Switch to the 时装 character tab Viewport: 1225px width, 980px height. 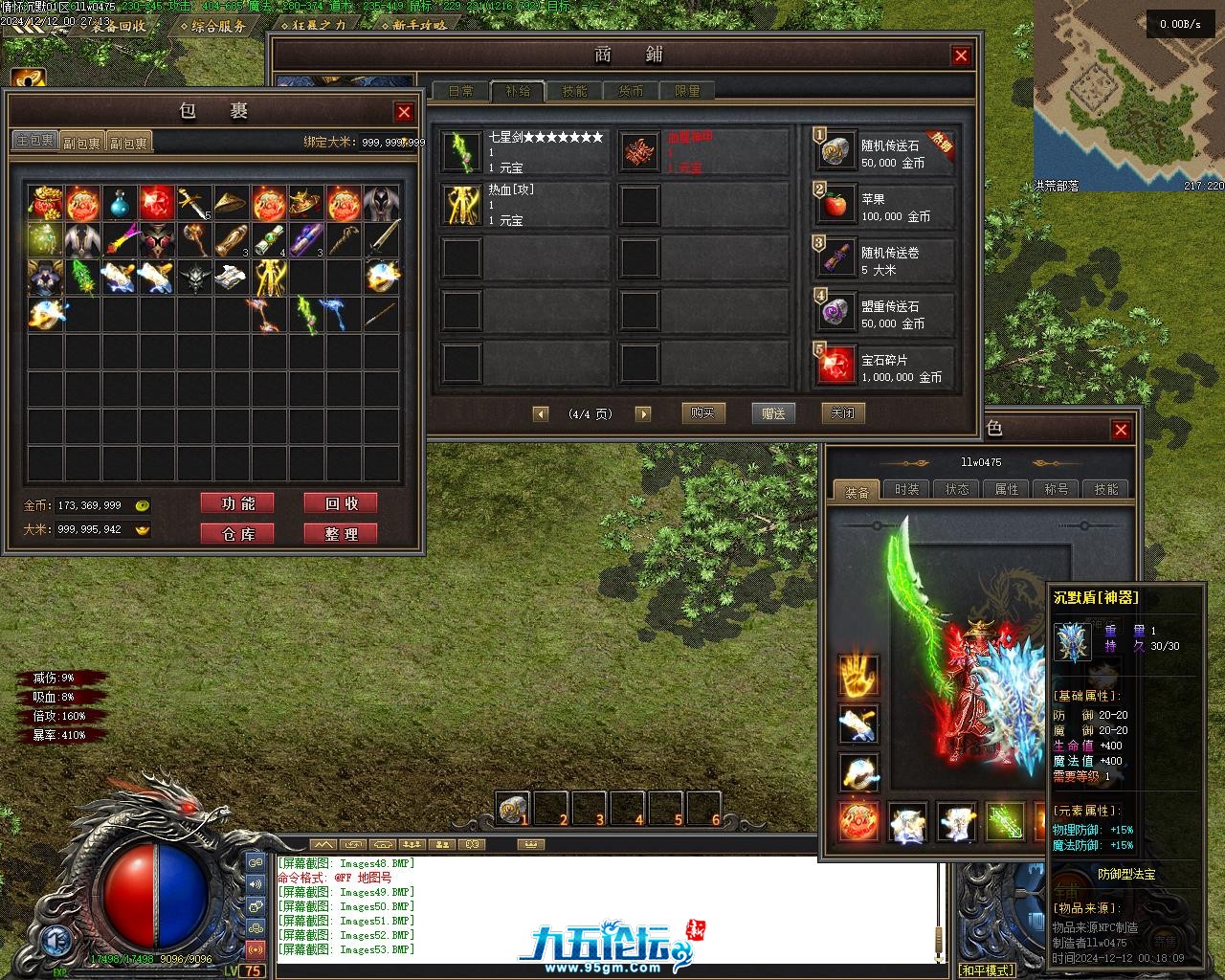tap(906, 489)
